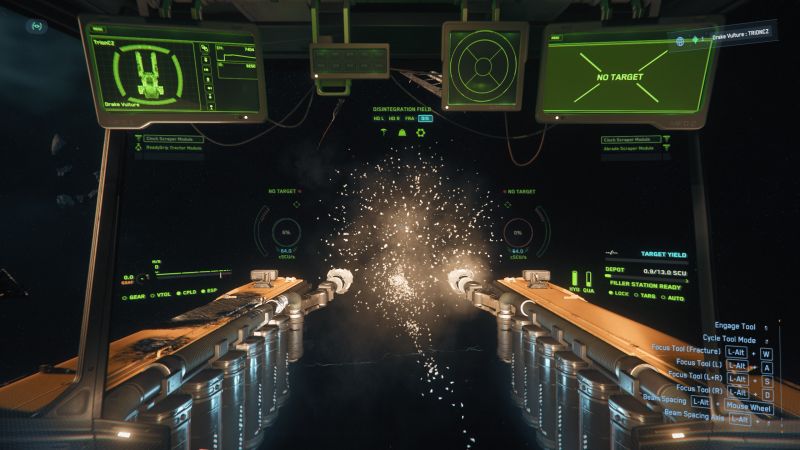Choose the HD L left scraper head
Viewport: 800px width, 450px height.
pos(378,118)
